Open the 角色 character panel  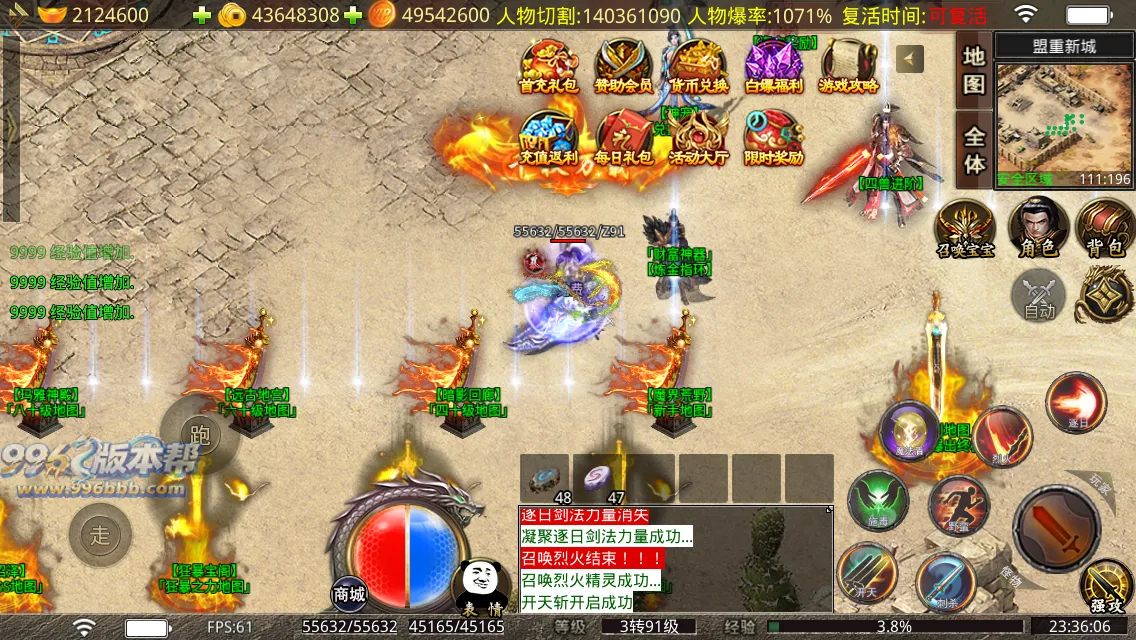(1037, 227)
